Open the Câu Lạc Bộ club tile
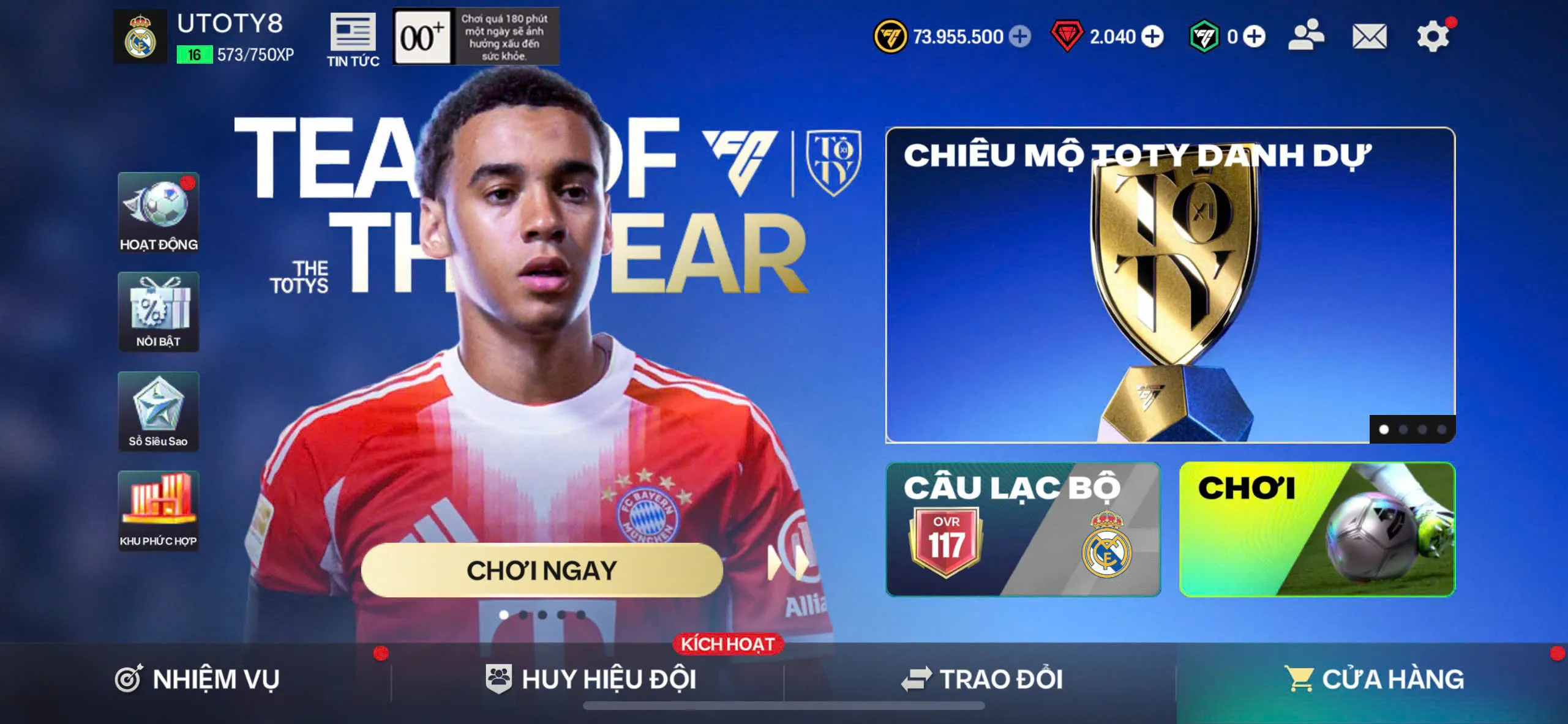 point(1022,529)
